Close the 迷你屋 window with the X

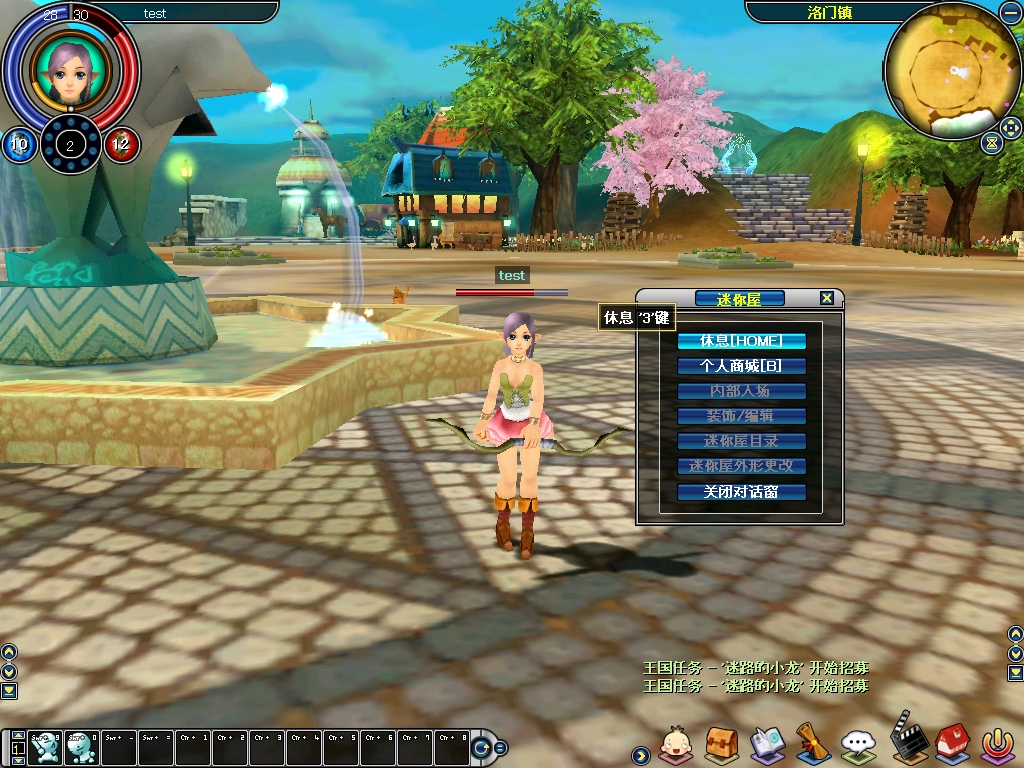(826, 298)
